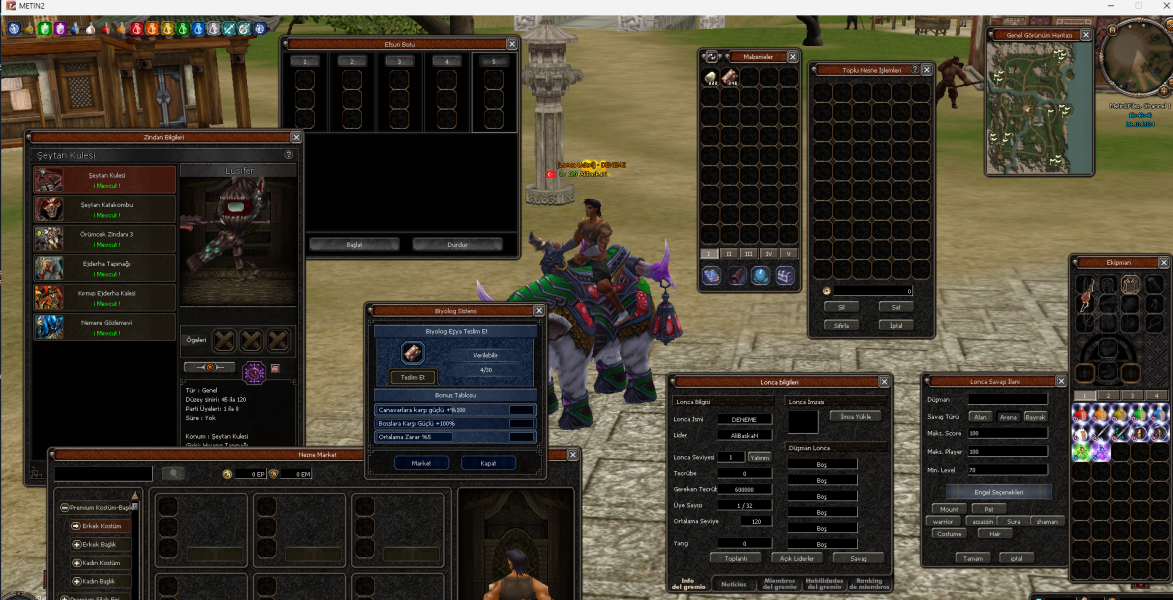Reset the bulk item window with Sıfırla
Image resolution: width=1173 pixels, height=600 pixels.
pos(842,325)
